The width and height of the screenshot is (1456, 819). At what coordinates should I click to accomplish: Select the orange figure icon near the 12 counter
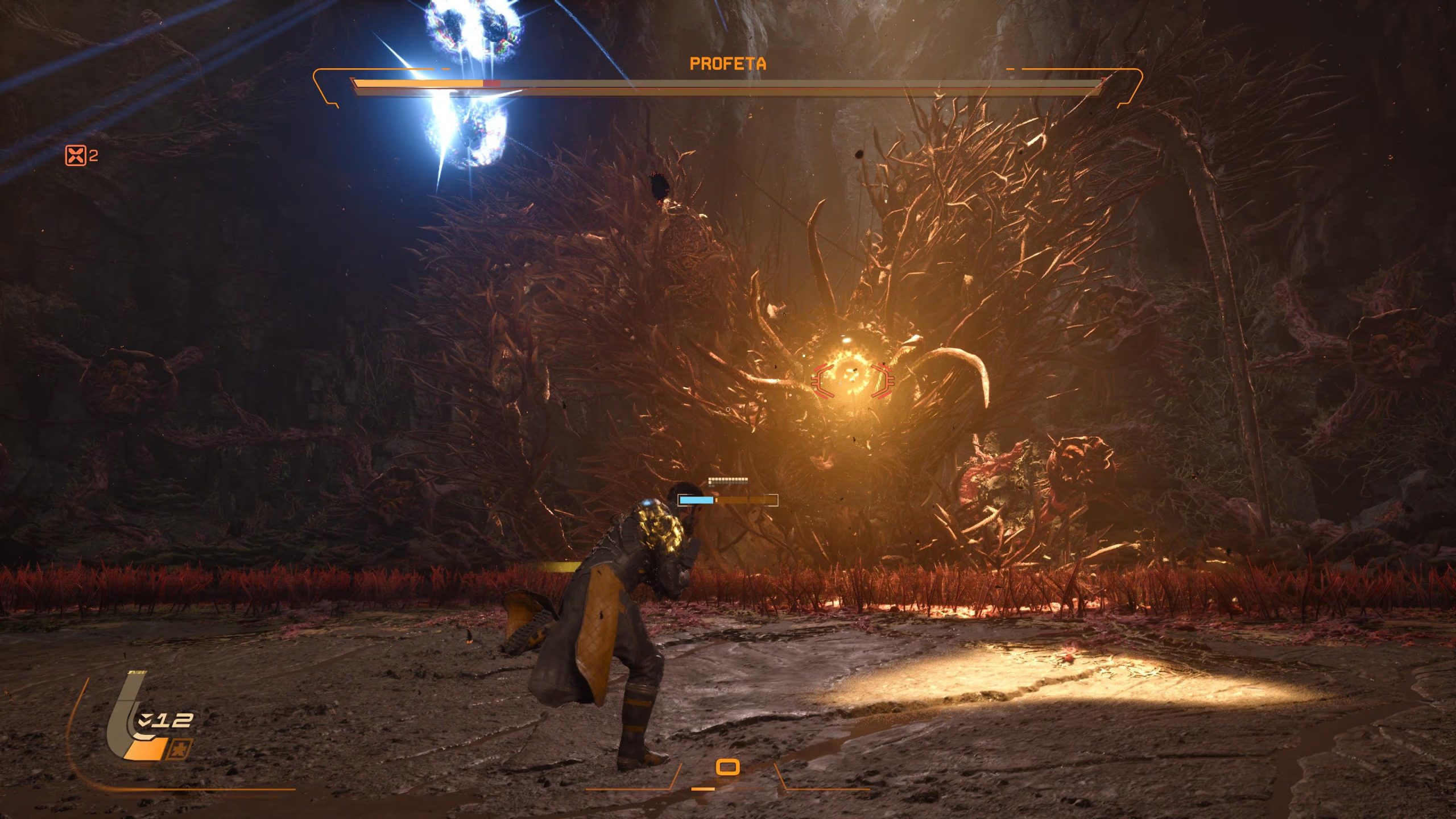point(179,750)
